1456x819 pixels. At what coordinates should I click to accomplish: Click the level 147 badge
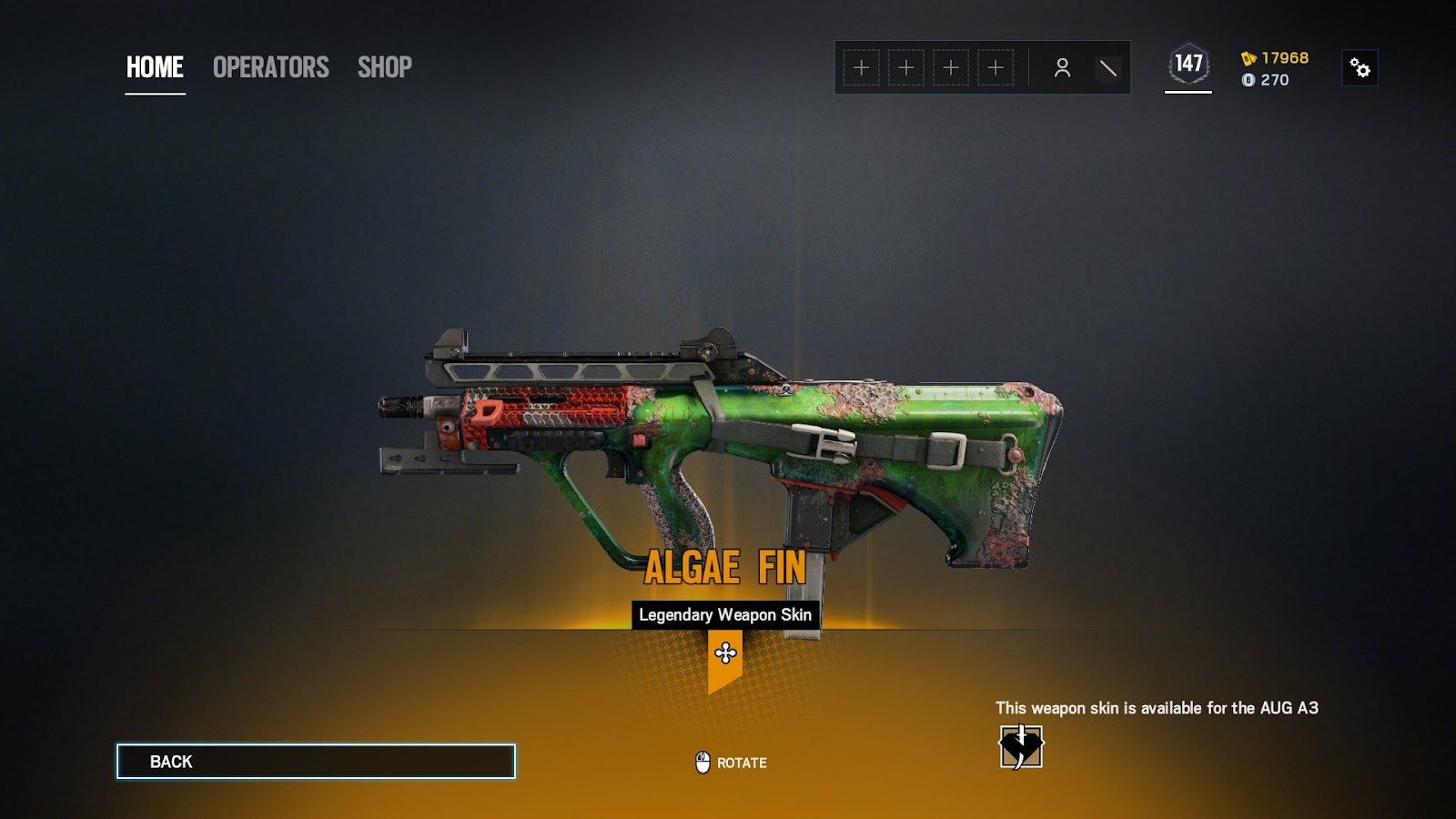1186,62
